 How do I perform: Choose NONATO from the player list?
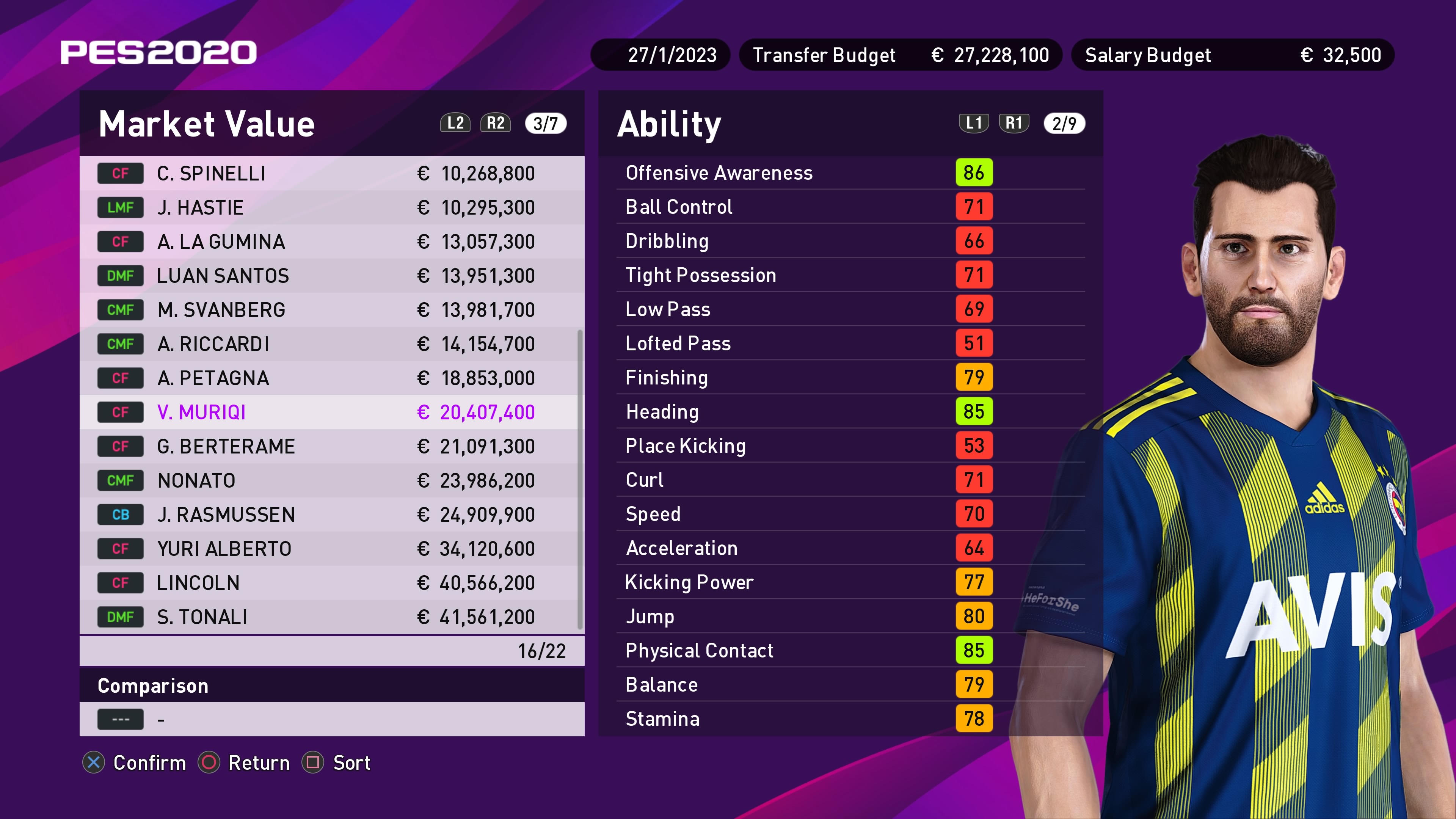coord(331,480)
